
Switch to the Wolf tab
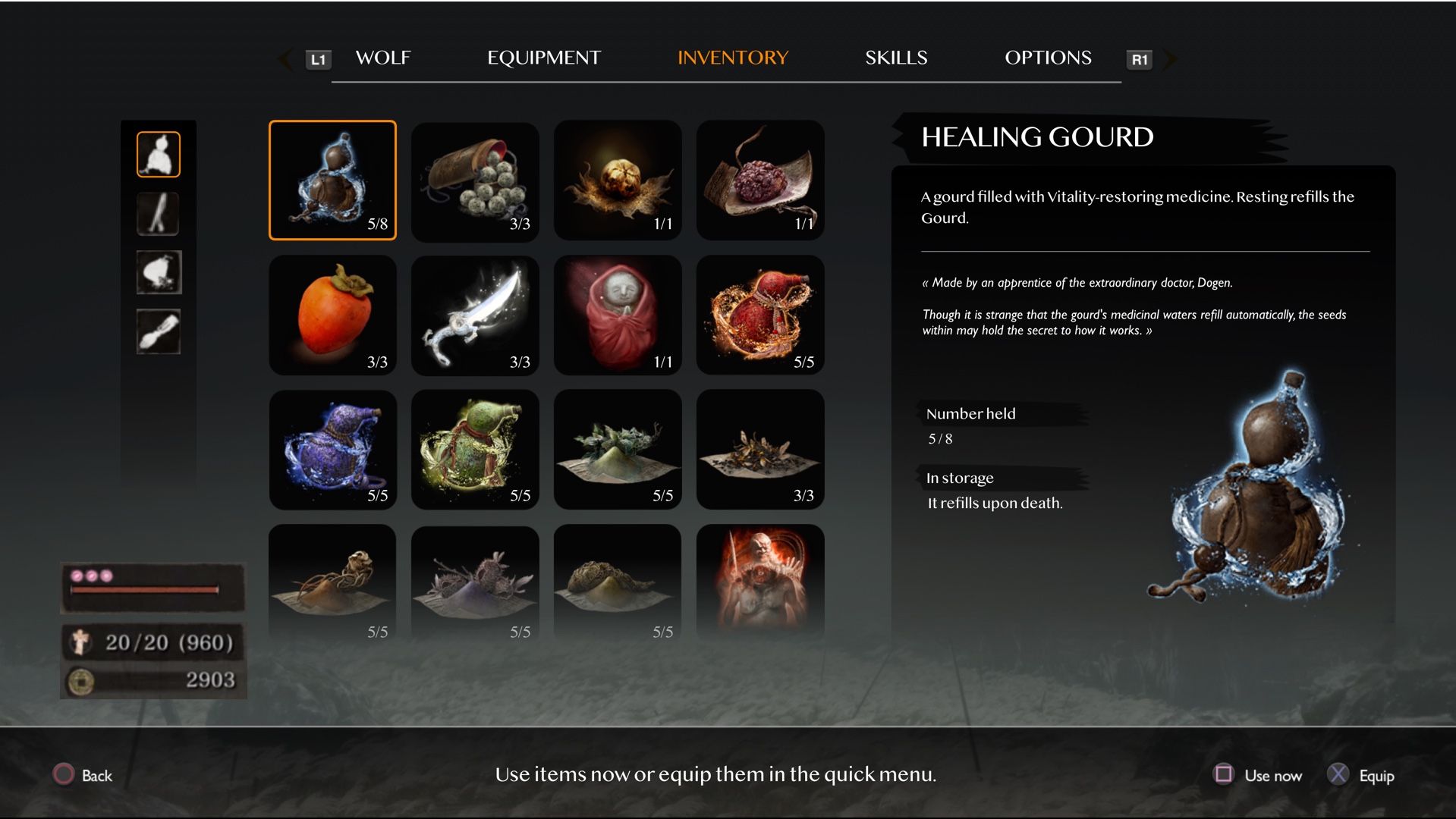click(x=382, y=58)
